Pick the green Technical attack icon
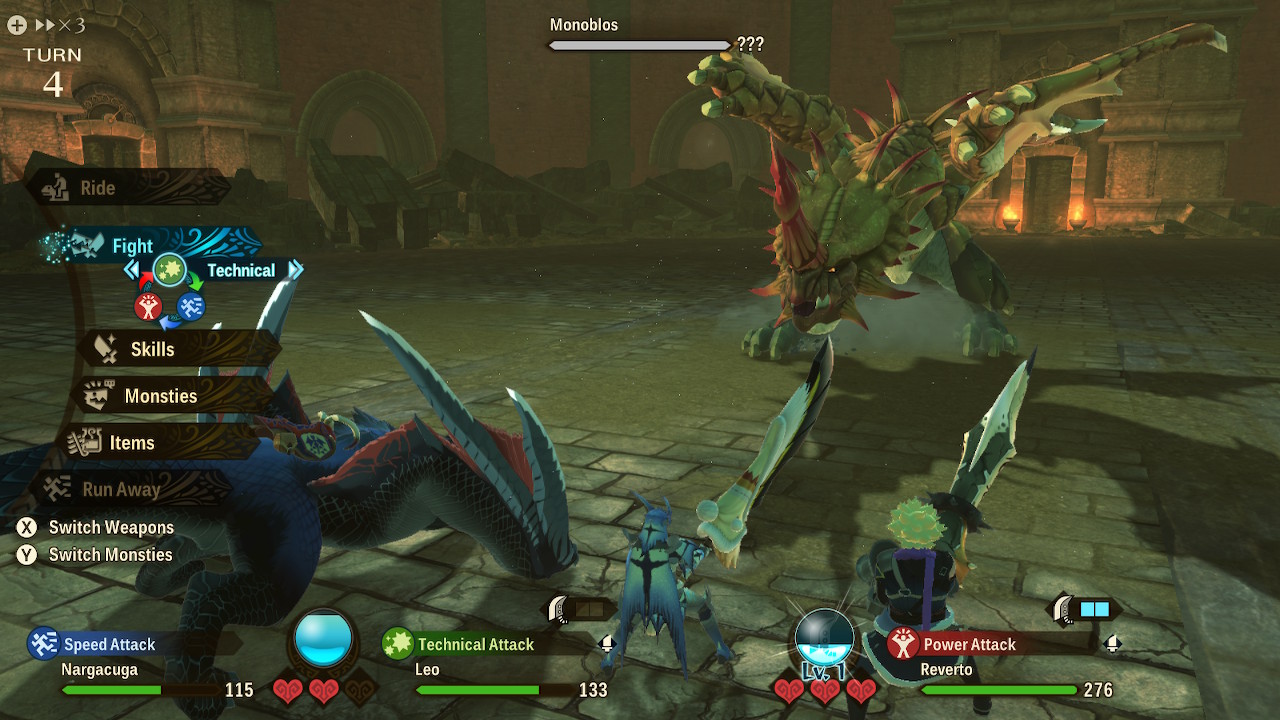This screenshot has height=720, width=1280. [169, 270]
